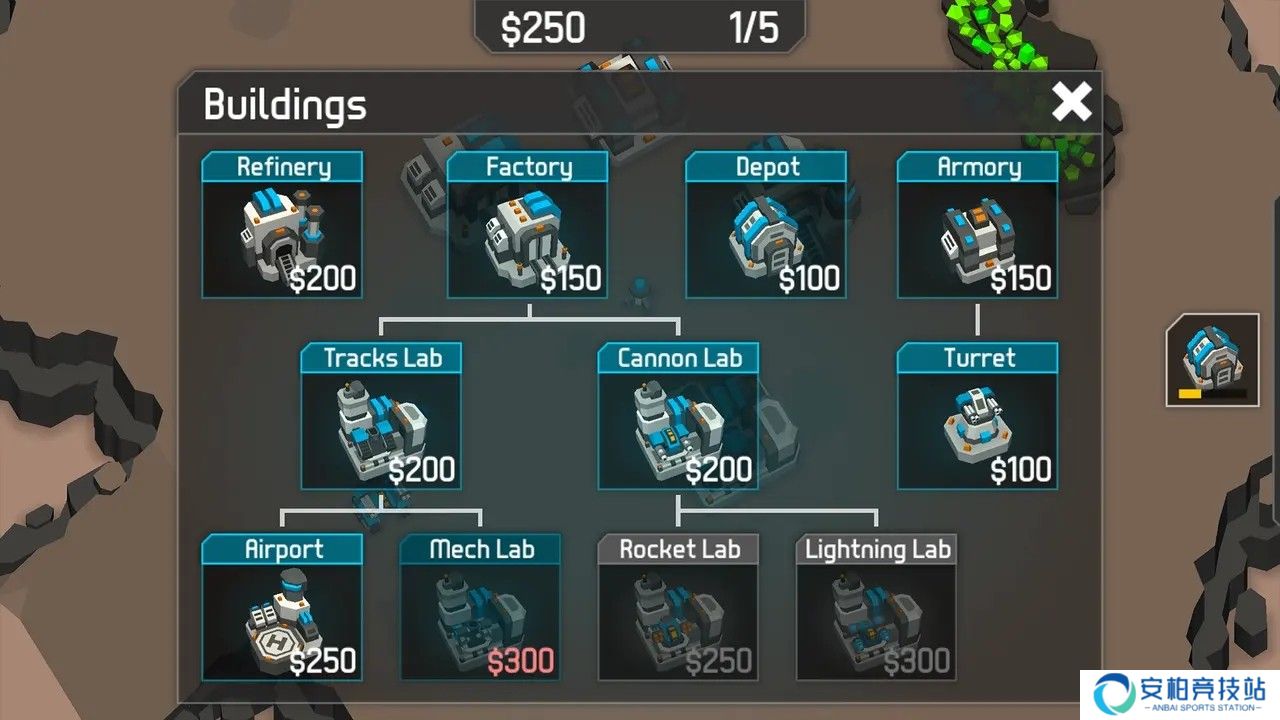
Task: Build the Tracks Lab
Action: (x=381, y=416)
